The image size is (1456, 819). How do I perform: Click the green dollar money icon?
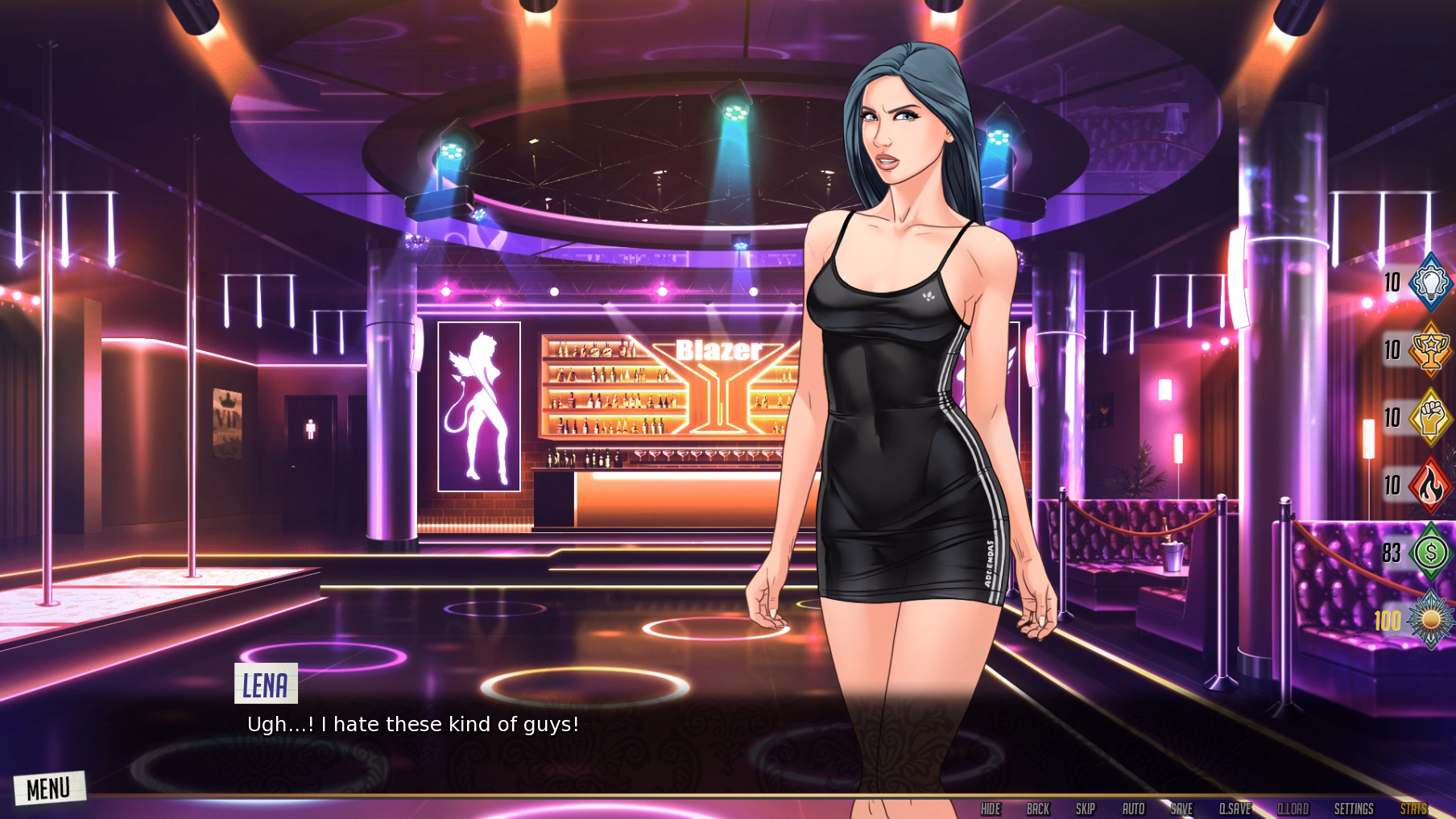click(x=1430, y=552)
